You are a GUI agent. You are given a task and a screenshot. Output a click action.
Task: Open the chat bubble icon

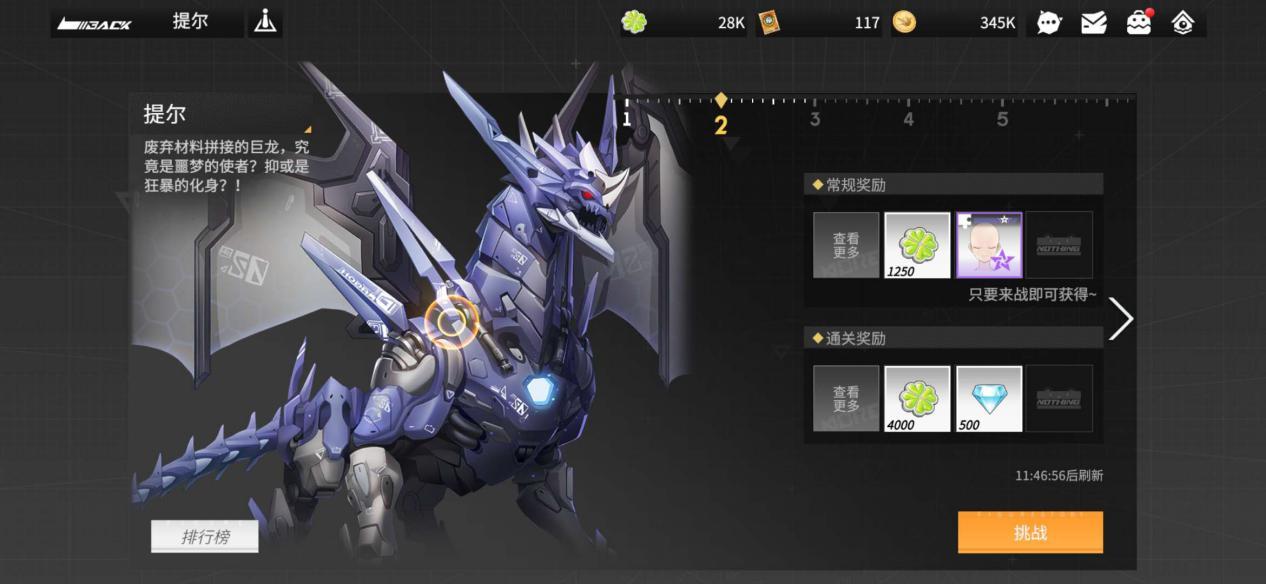pos(1049,23)
